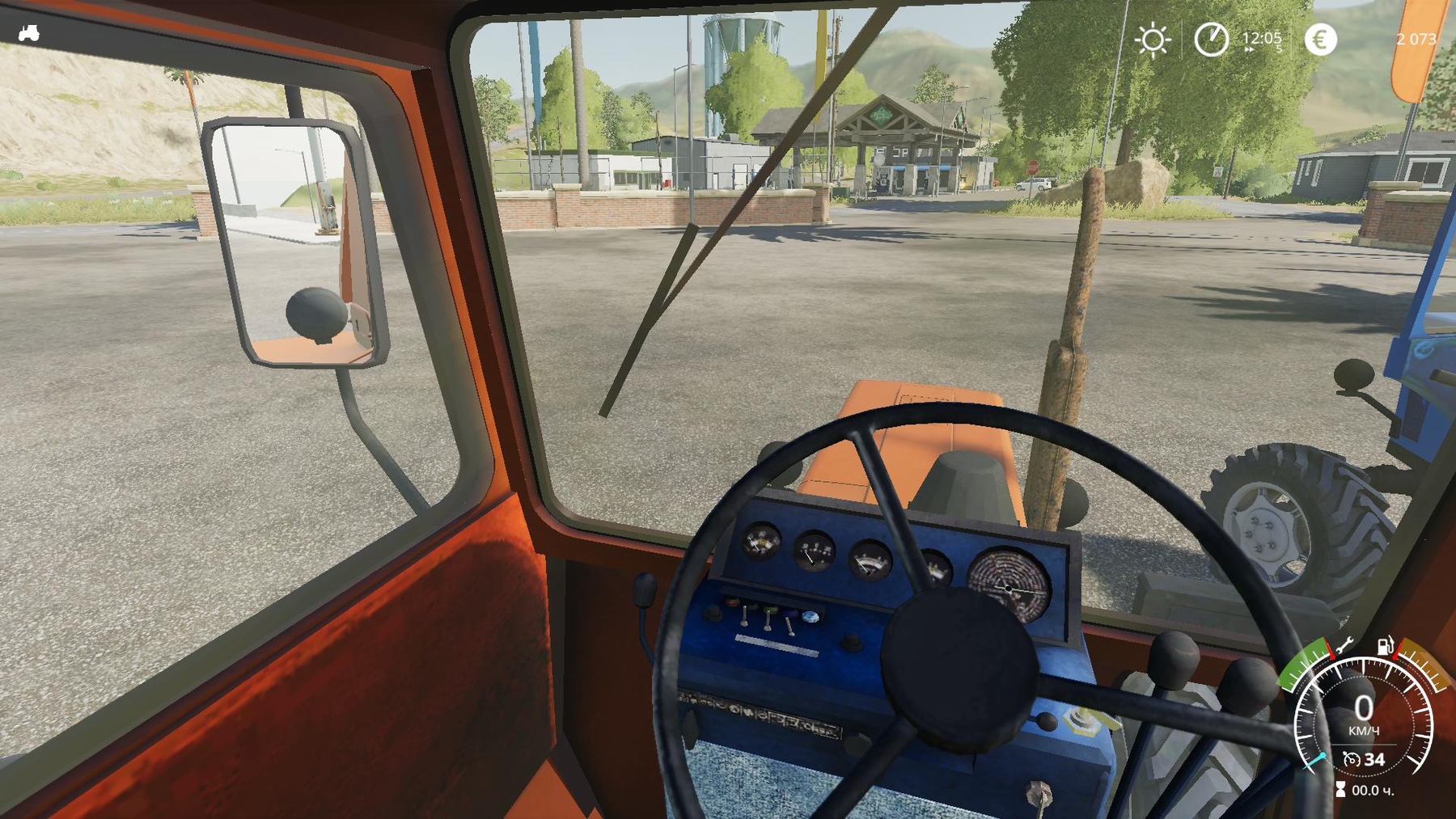The width and height of the screenshot is (1456, 819).
Task: Click the wrench damage indicator icon
Action: (x=1344, y=646)
